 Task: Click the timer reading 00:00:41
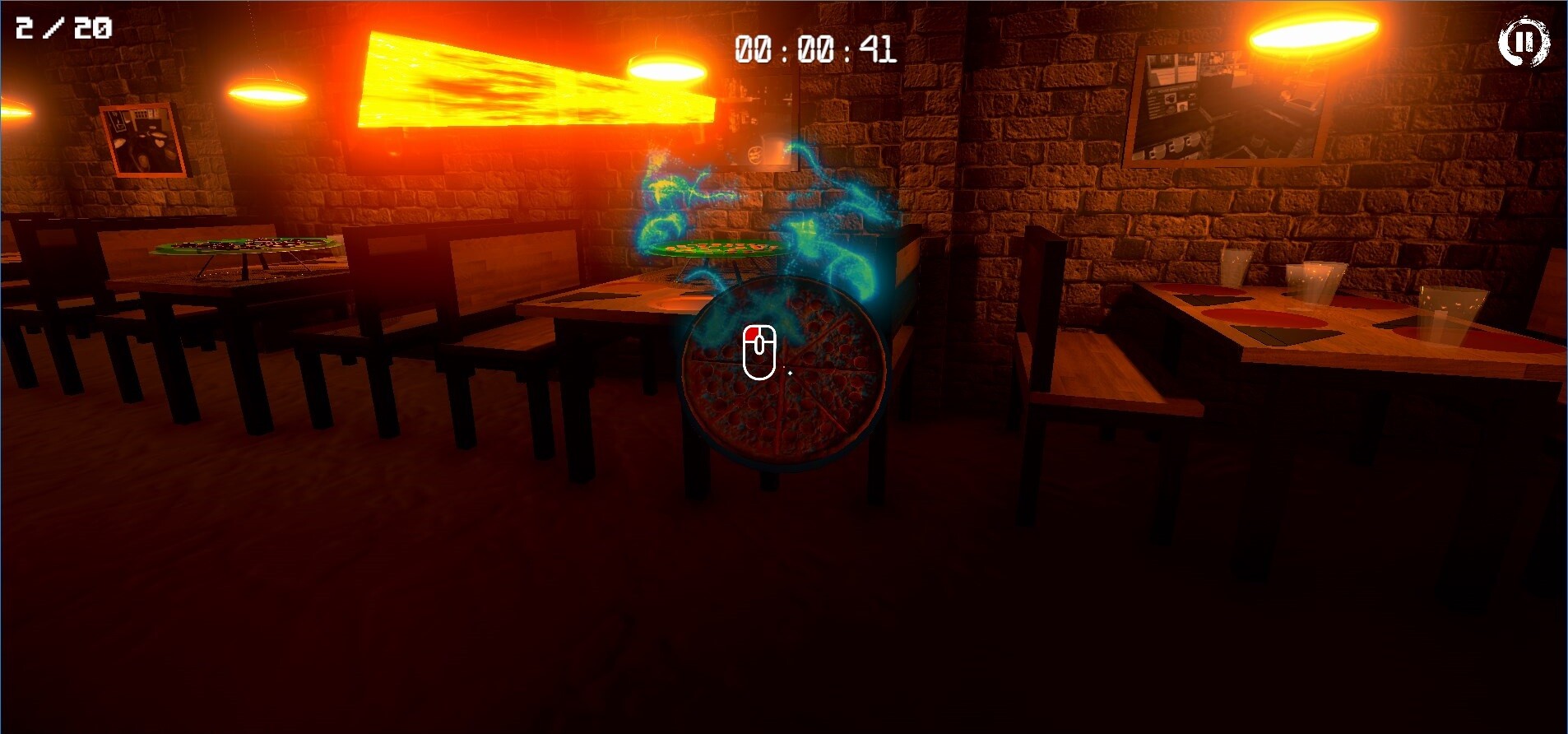tap(810, 51)
